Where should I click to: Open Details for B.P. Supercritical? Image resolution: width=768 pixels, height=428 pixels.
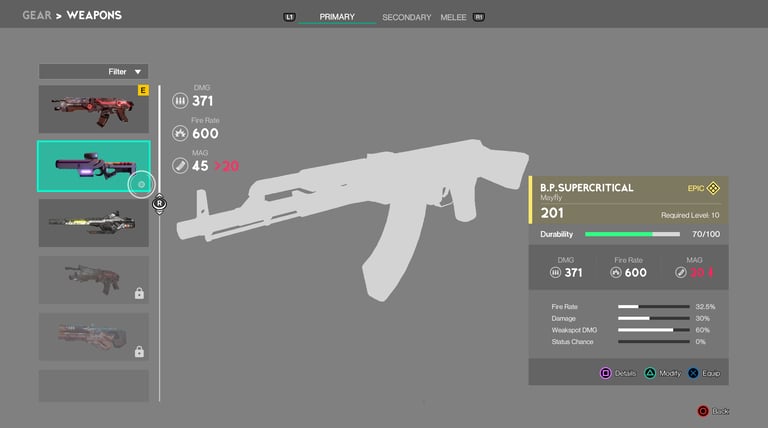click(x=619, y=373)
